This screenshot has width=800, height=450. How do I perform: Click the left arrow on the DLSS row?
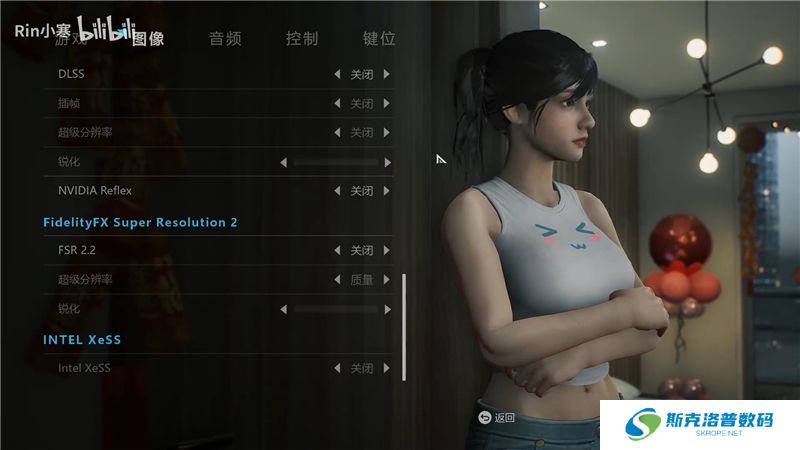pos(337,74)
